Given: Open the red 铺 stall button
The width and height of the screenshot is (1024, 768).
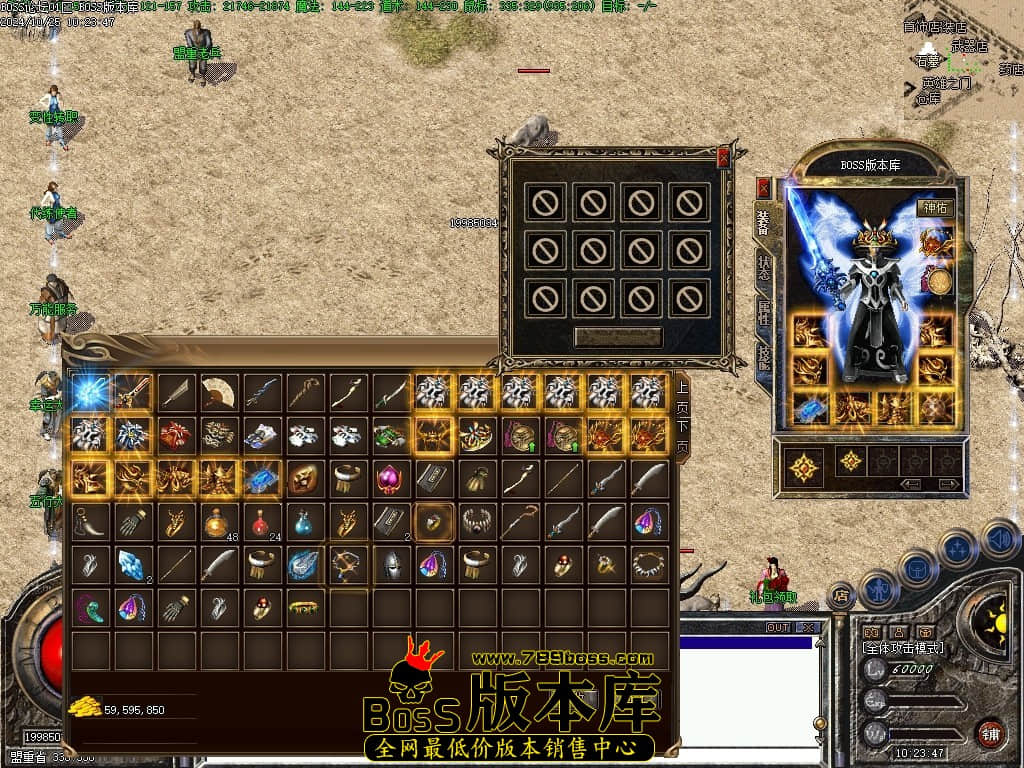Looking at the screenshot, I should click(x=991, y=733).
